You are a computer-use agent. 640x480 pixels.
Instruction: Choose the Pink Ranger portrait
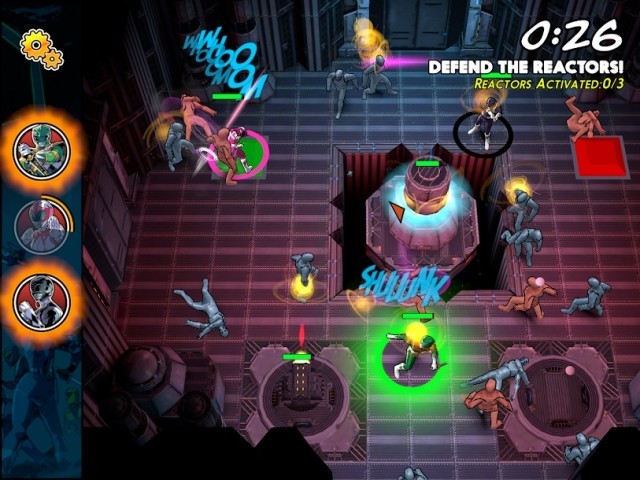[x=41, y=224]
